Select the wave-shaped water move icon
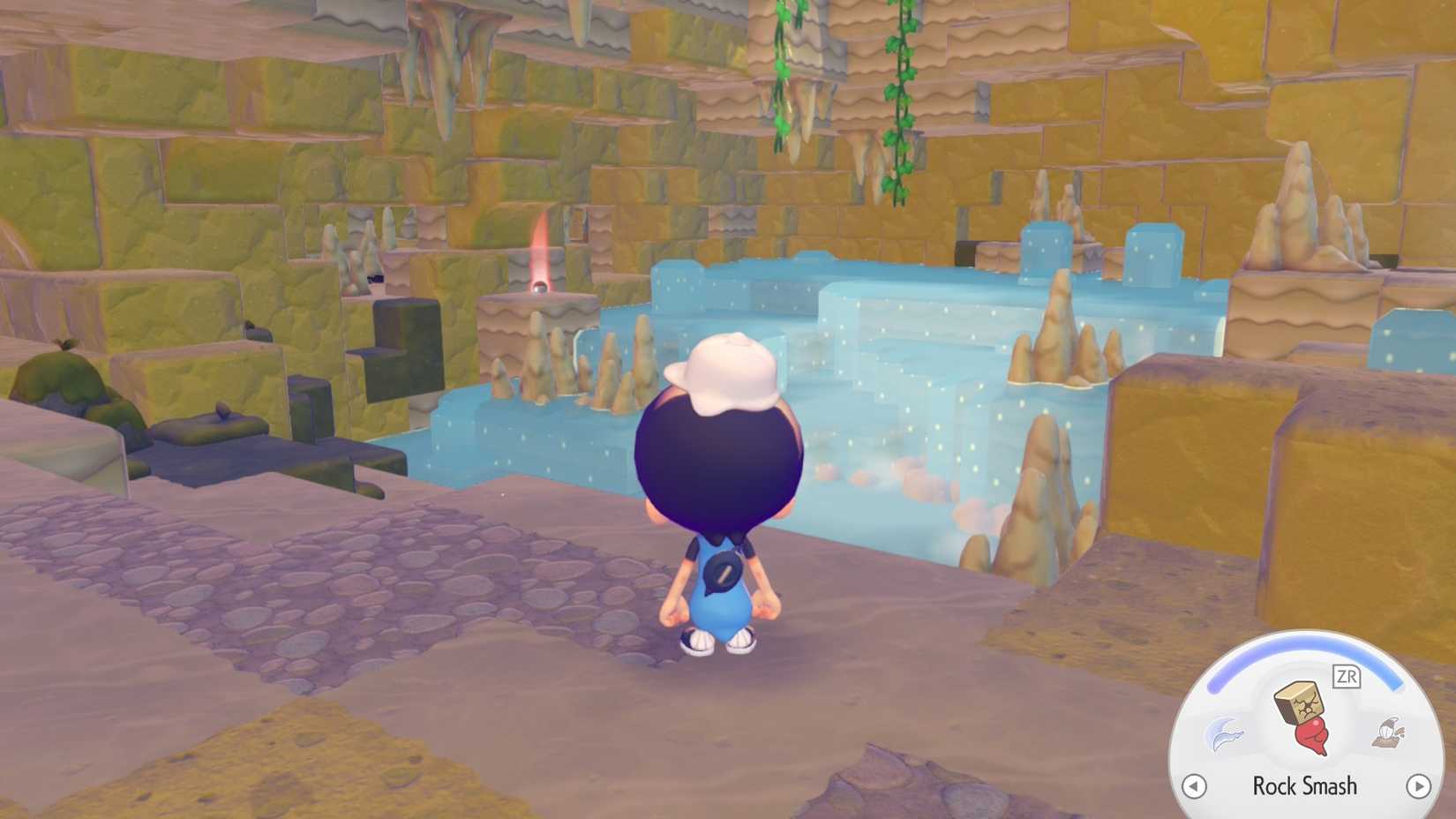 click(1227, 733)
